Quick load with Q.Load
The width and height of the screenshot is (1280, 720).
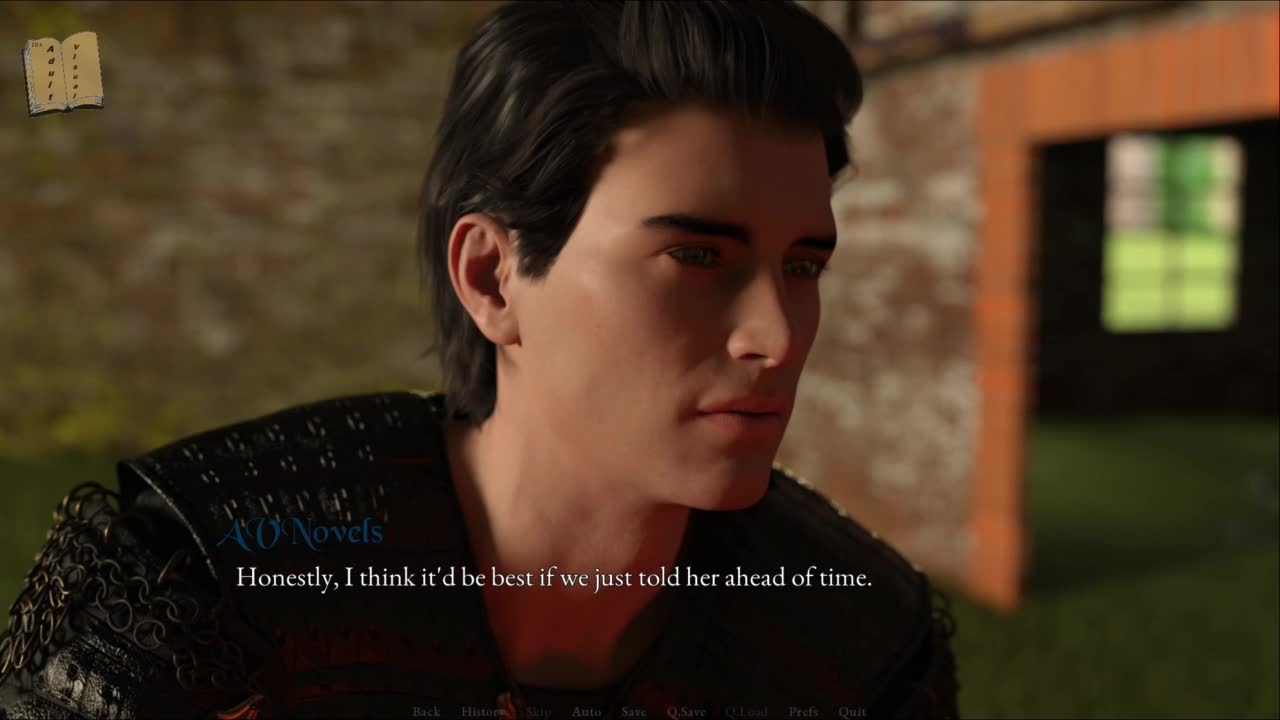(746, 712)
